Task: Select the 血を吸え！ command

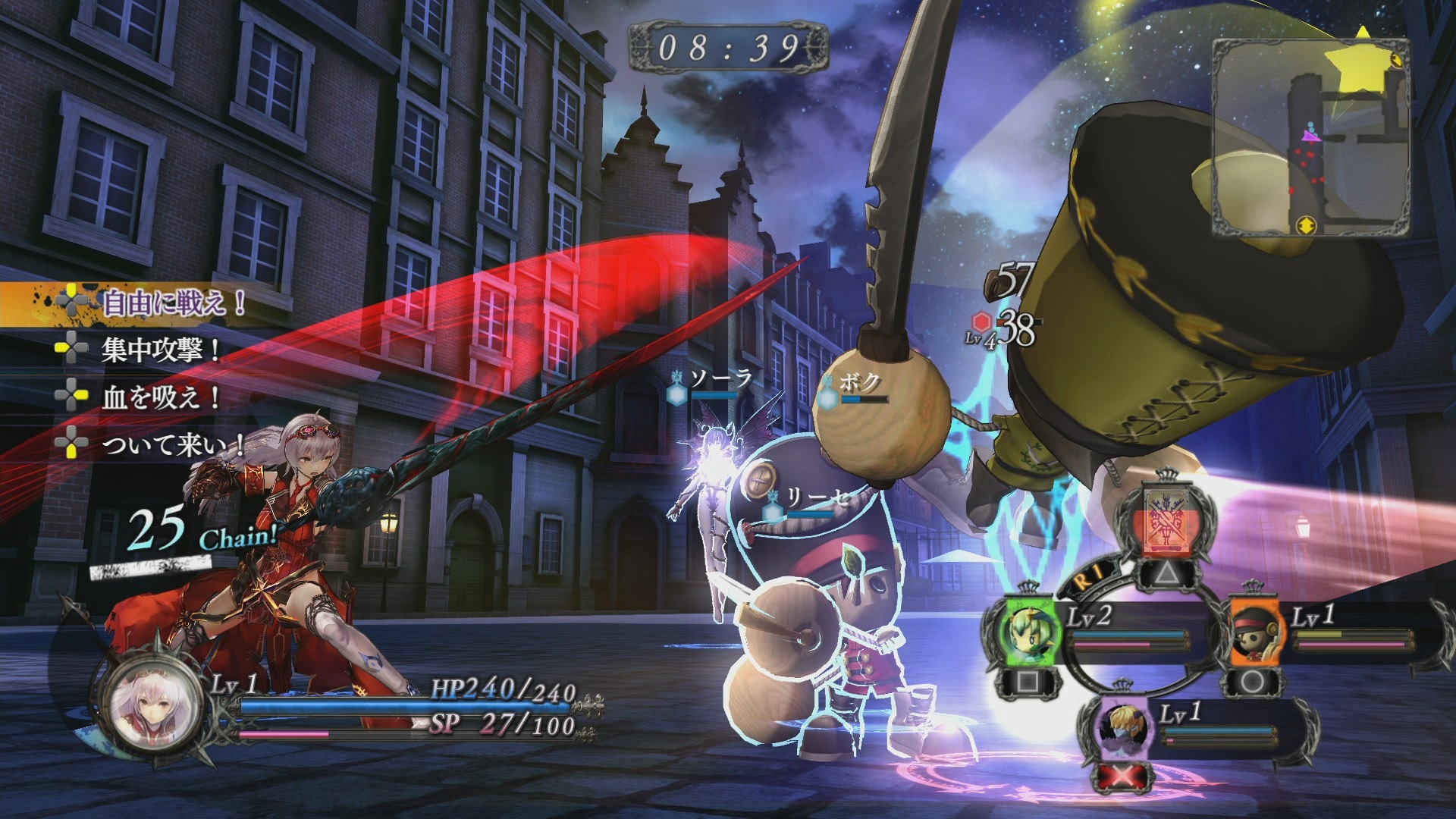Action: pos(159,397)
